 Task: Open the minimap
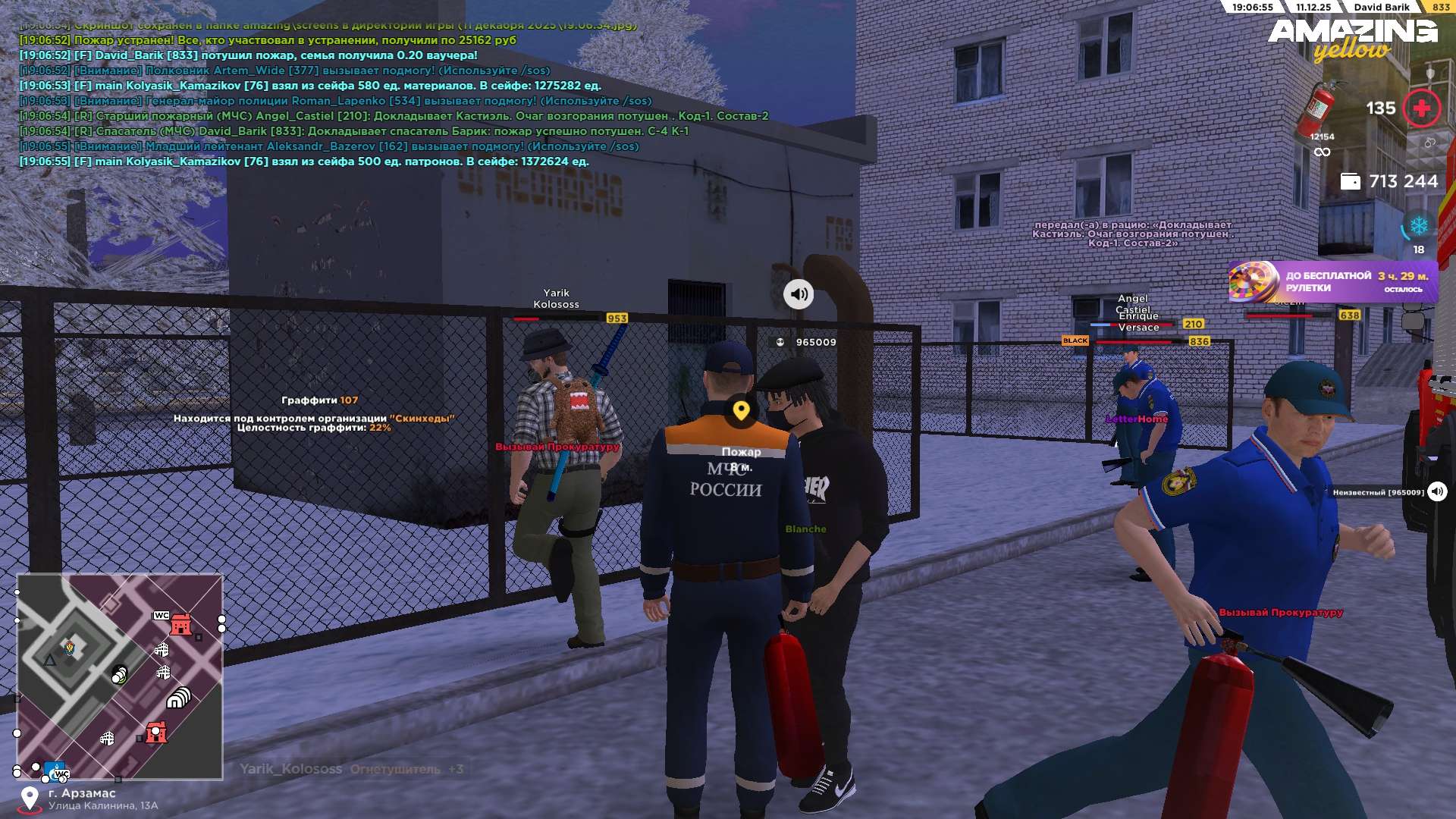click(x=120, y=676)
